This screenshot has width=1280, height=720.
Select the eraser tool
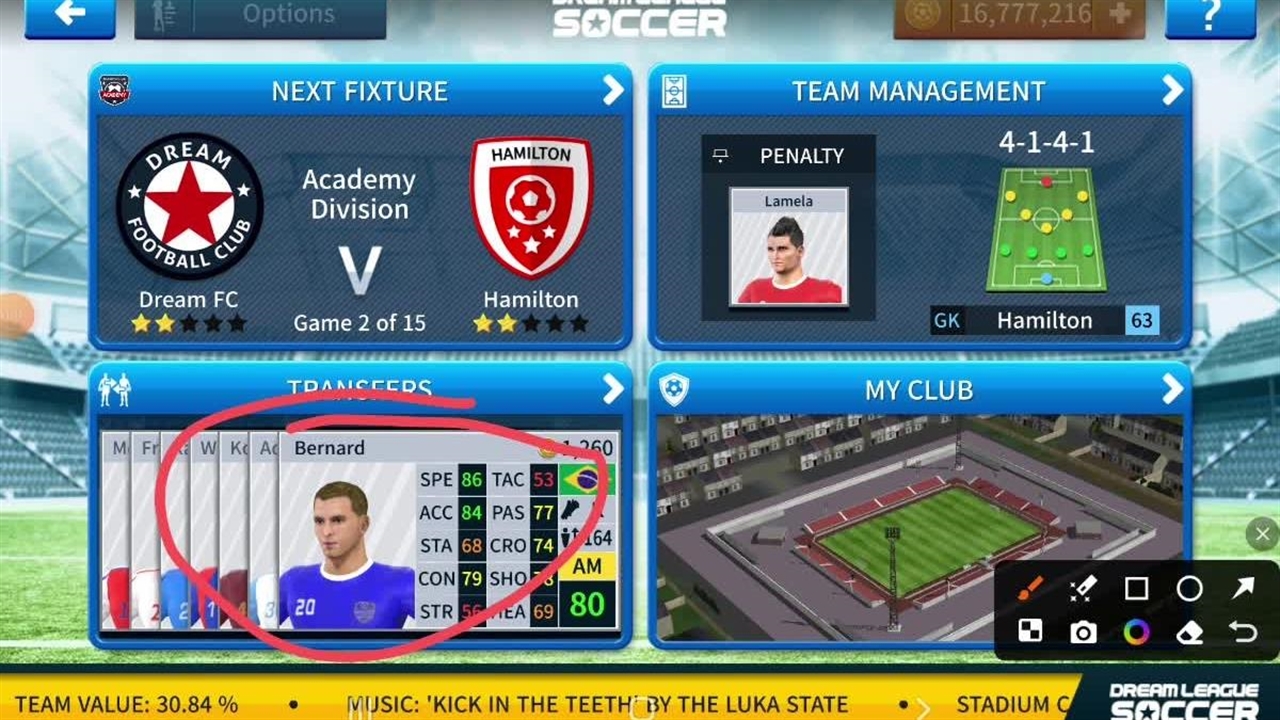click(1189, 632)
